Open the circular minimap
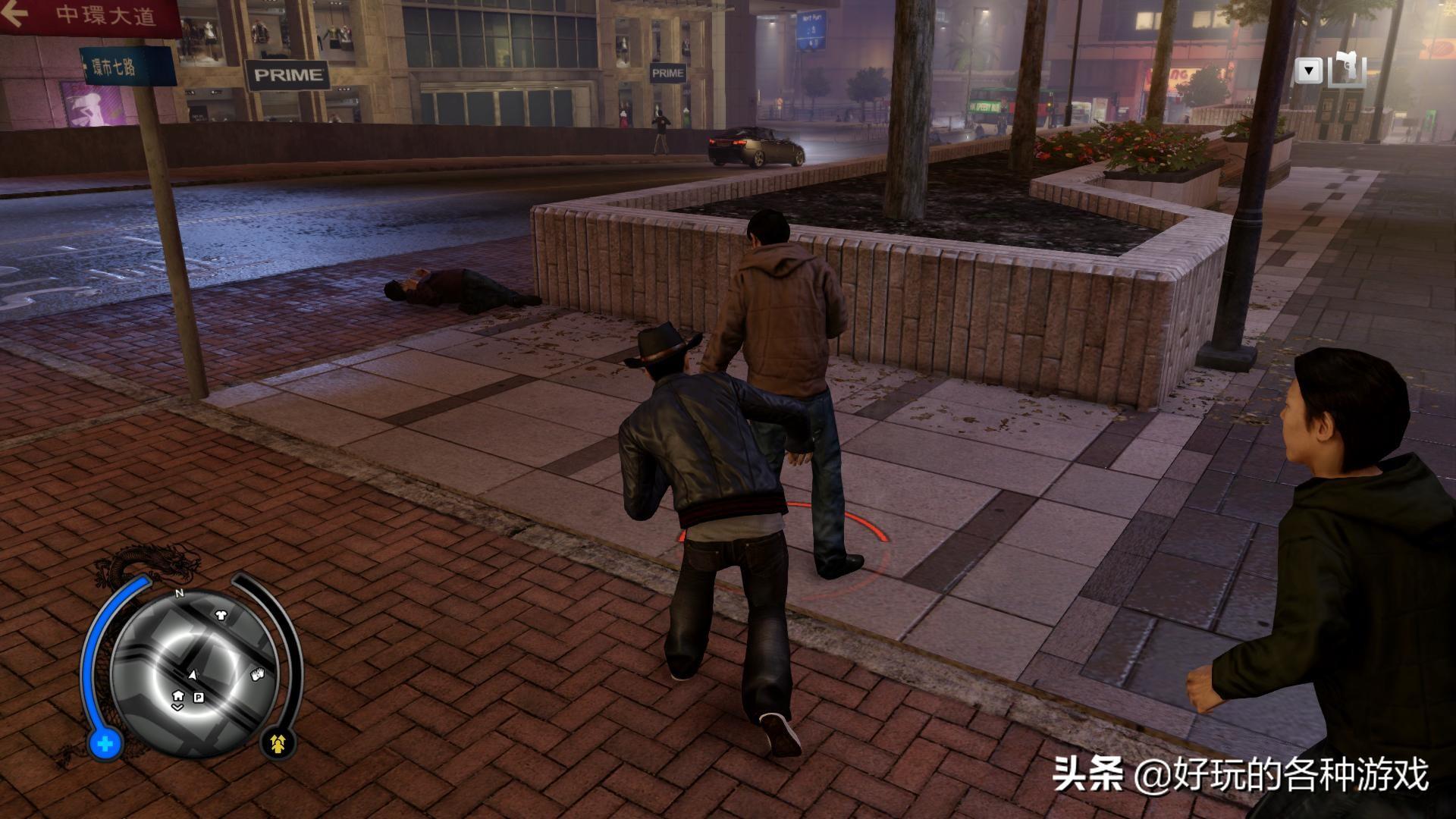 point(193,669)
